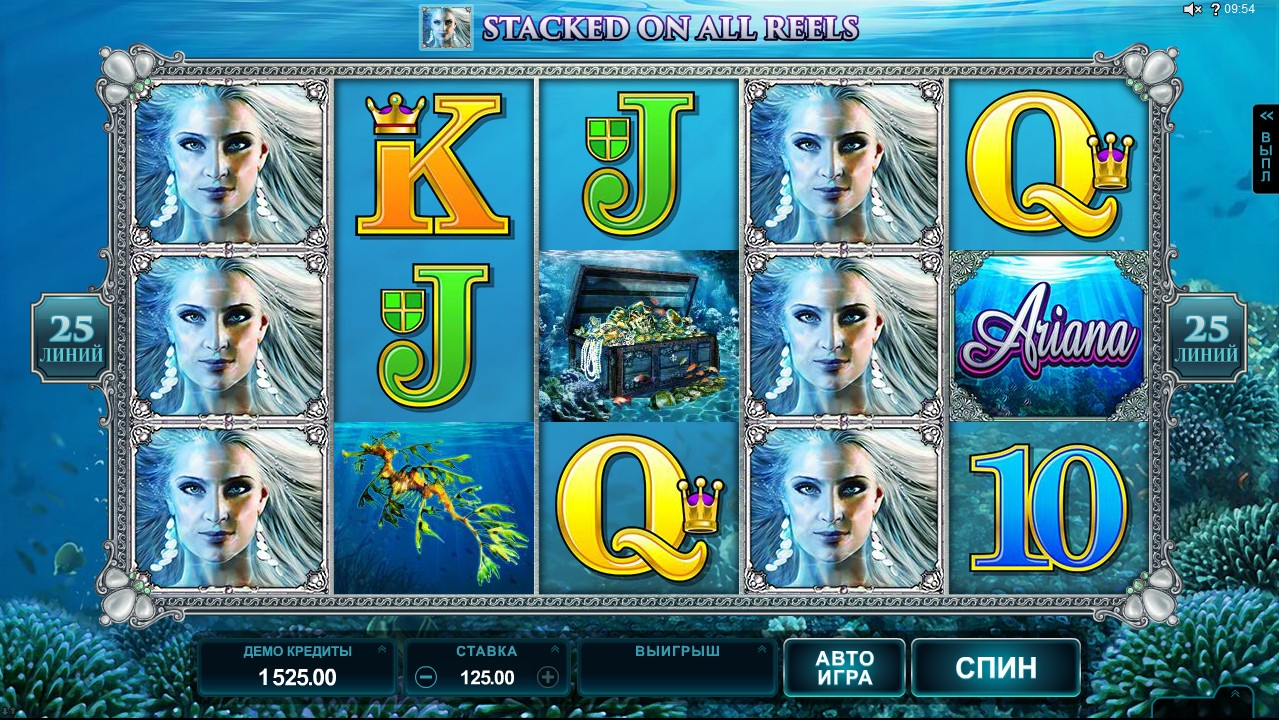This screenshot has height=720, width=1279.
Task: Increase the bet with the plus button
Action: tap(548, 678)
